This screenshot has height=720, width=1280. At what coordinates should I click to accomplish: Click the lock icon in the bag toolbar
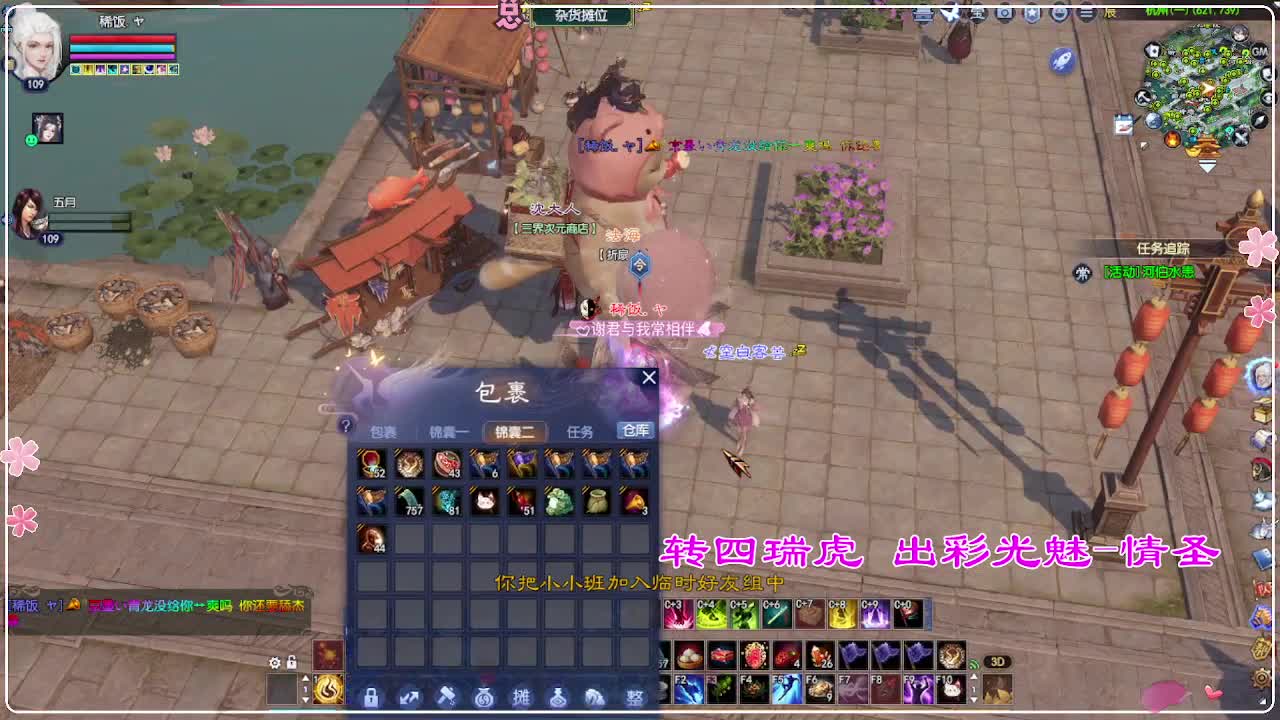click(x=372, y=697)
